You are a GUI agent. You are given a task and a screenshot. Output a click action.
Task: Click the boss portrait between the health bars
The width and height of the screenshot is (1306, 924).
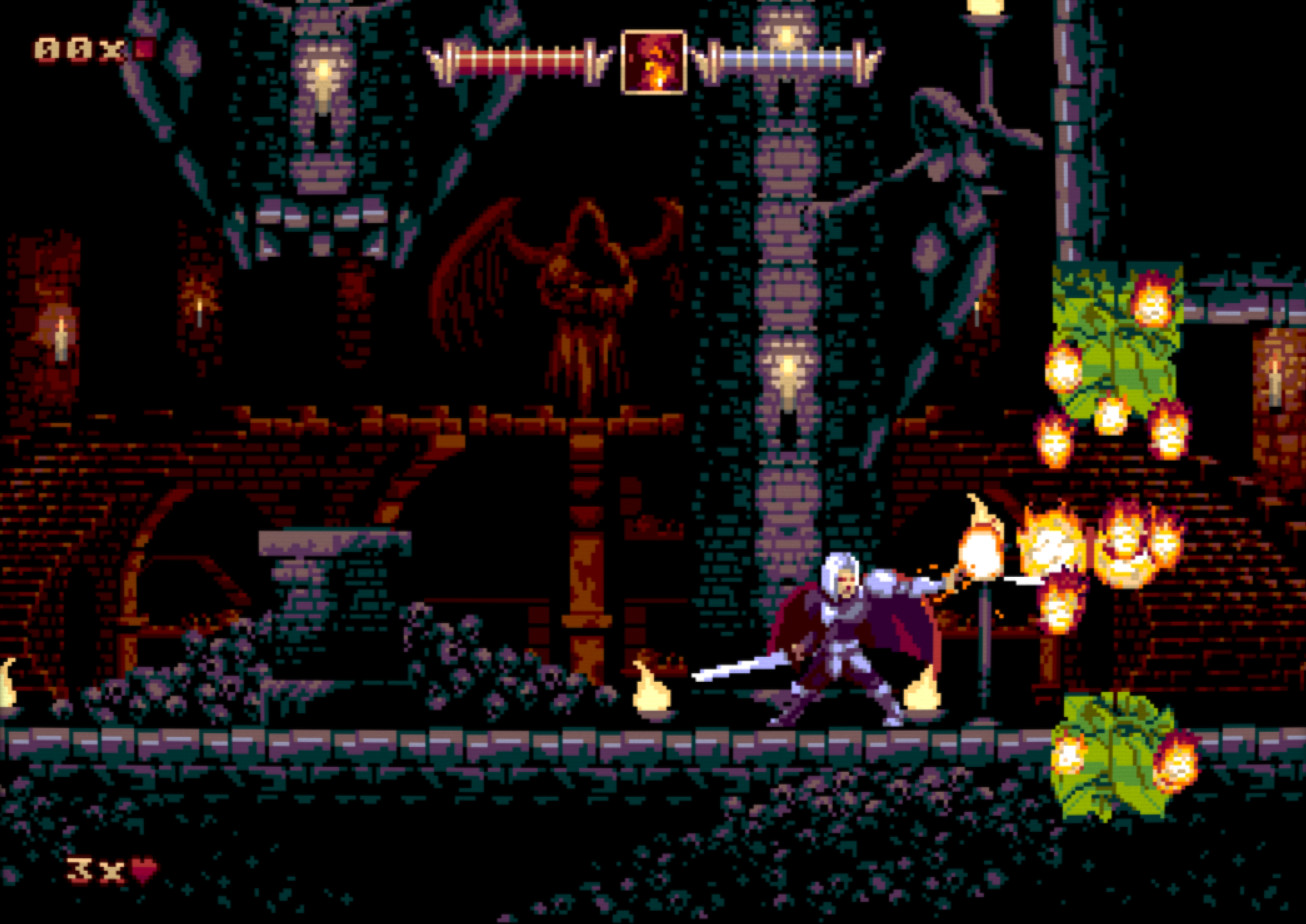[652, 62]
